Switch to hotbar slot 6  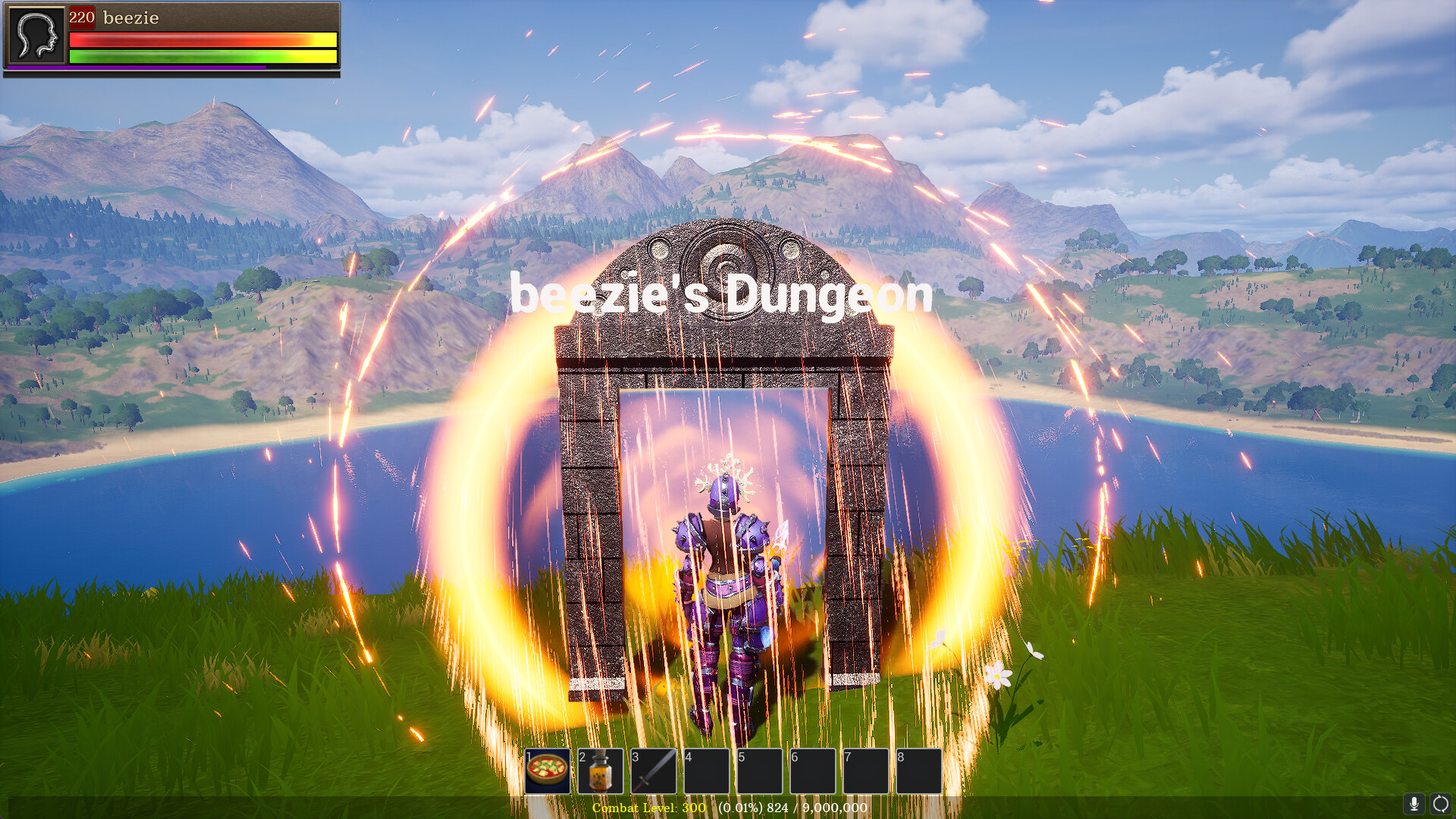814,770
